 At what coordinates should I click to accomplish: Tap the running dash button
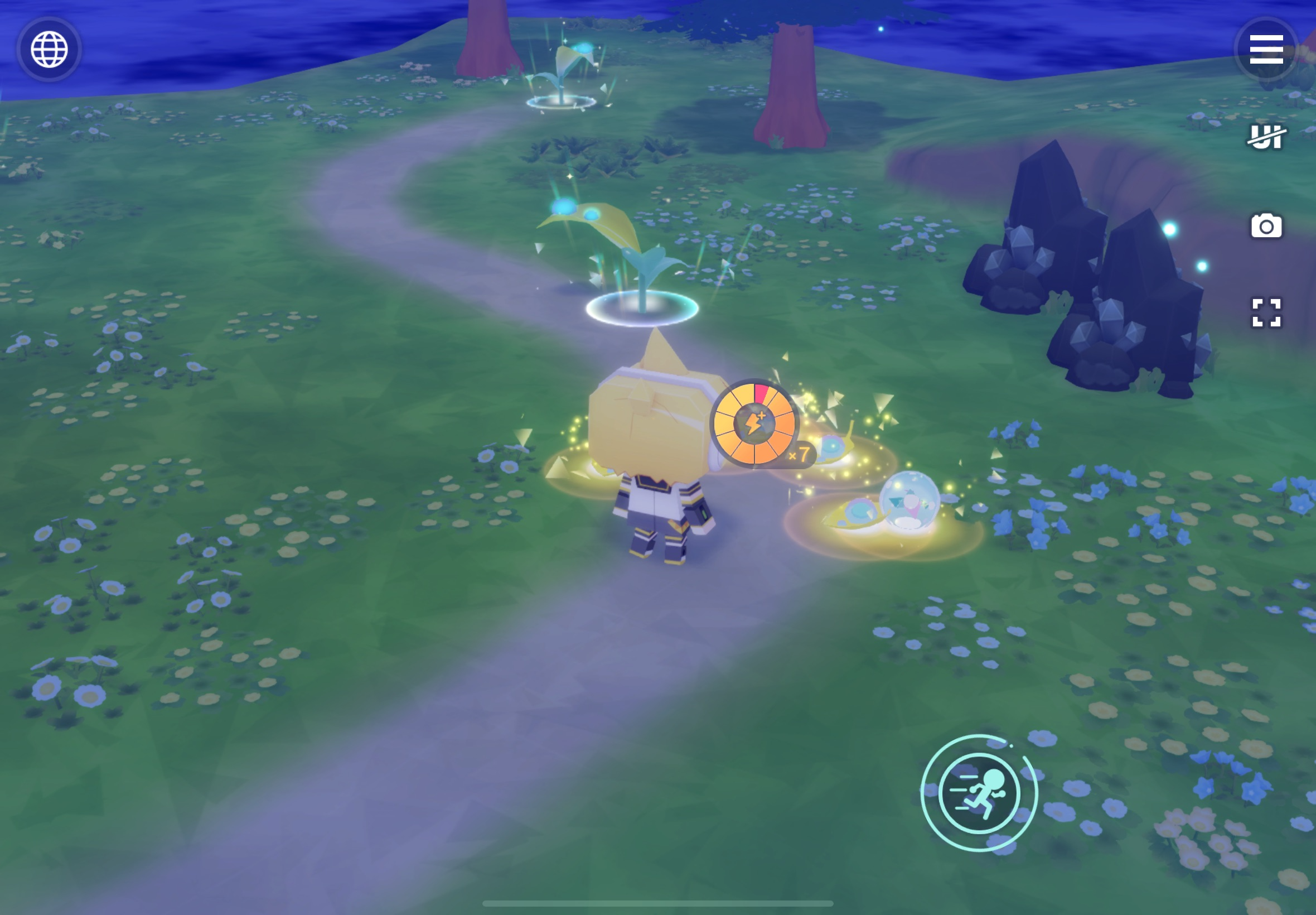(x=979, y=793)
